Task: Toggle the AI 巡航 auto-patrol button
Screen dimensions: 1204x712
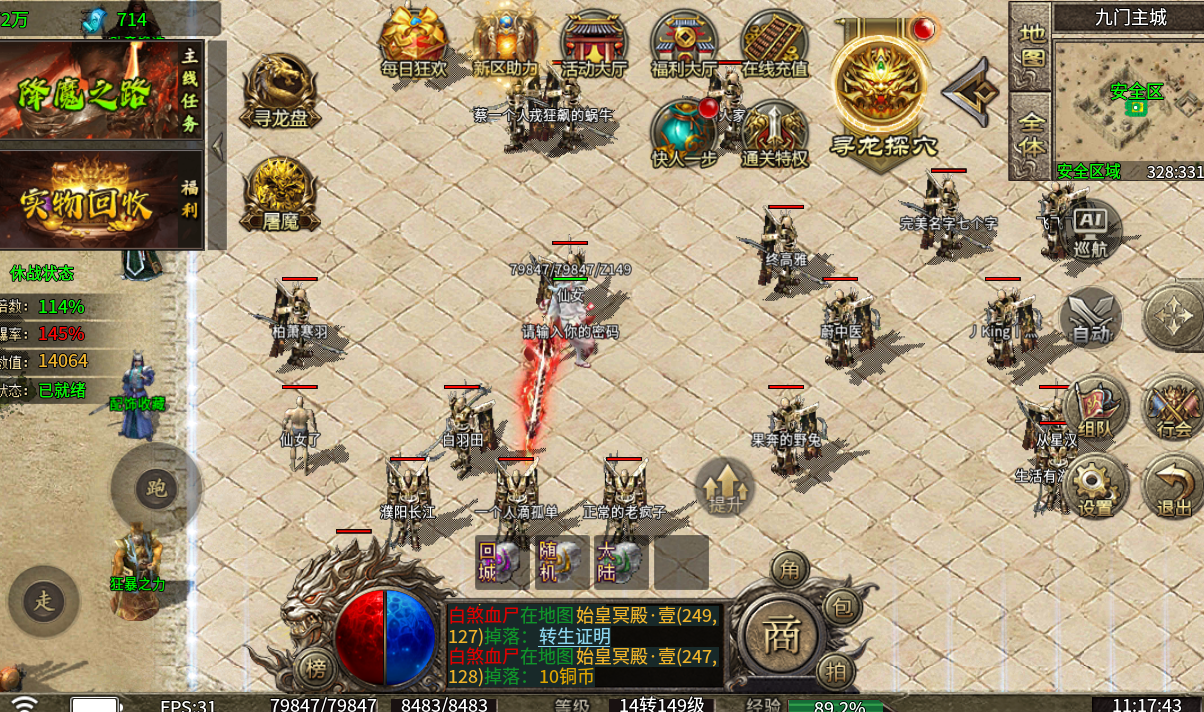Action: 1089,230
